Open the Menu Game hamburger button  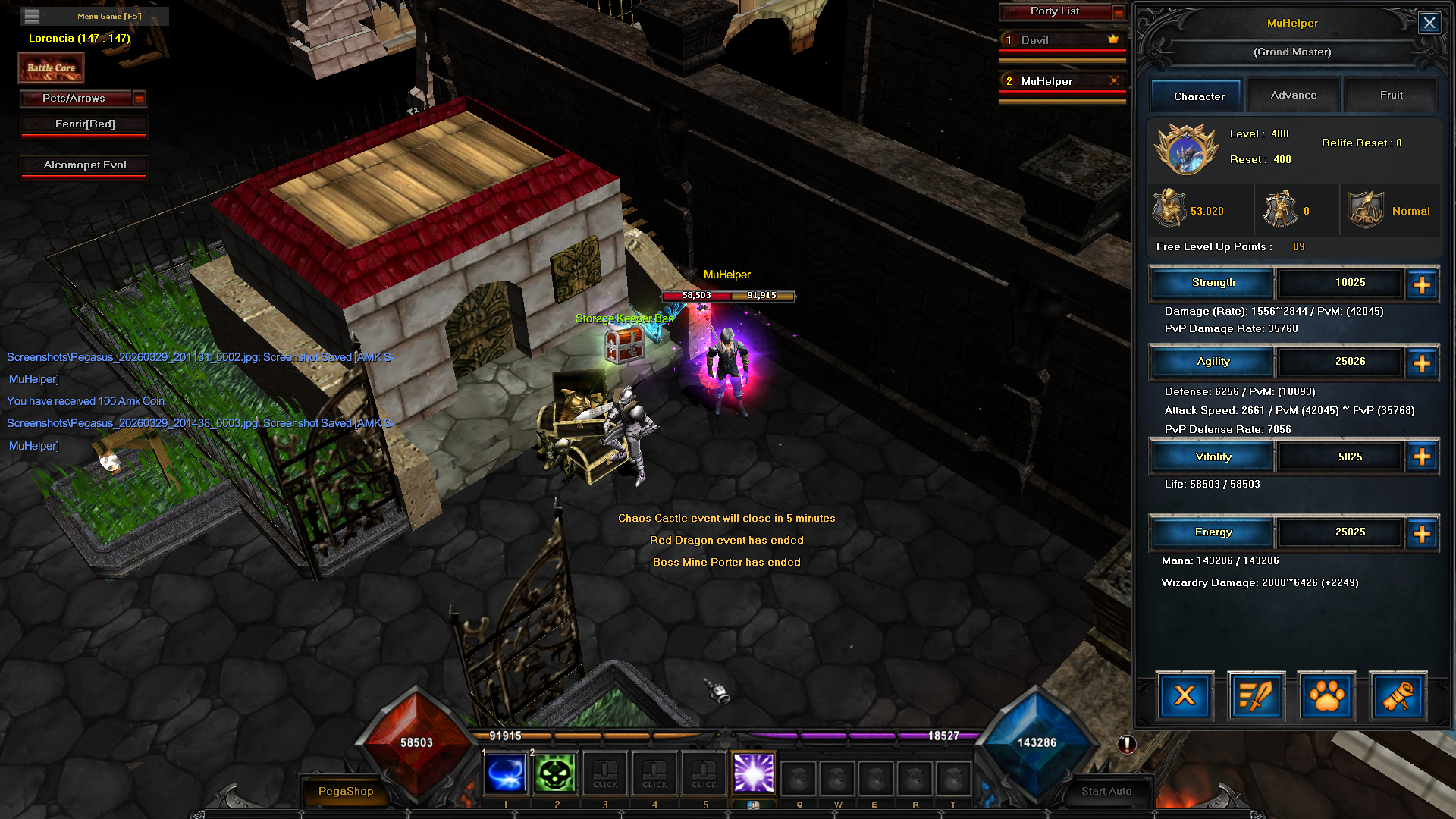click(32, 16)
